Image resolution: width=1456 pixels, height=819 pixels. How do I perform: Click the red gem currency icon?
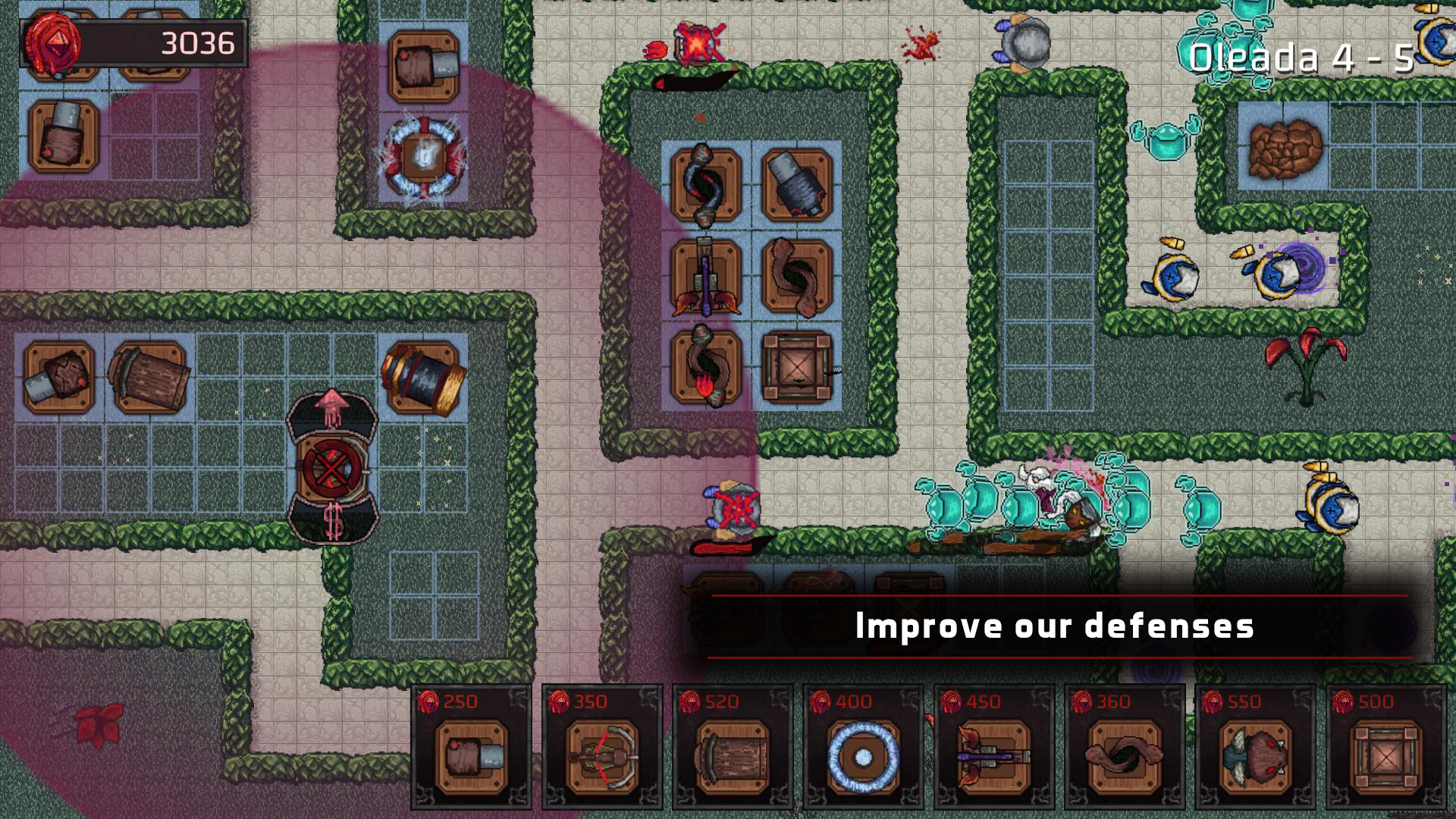[53, 42]
